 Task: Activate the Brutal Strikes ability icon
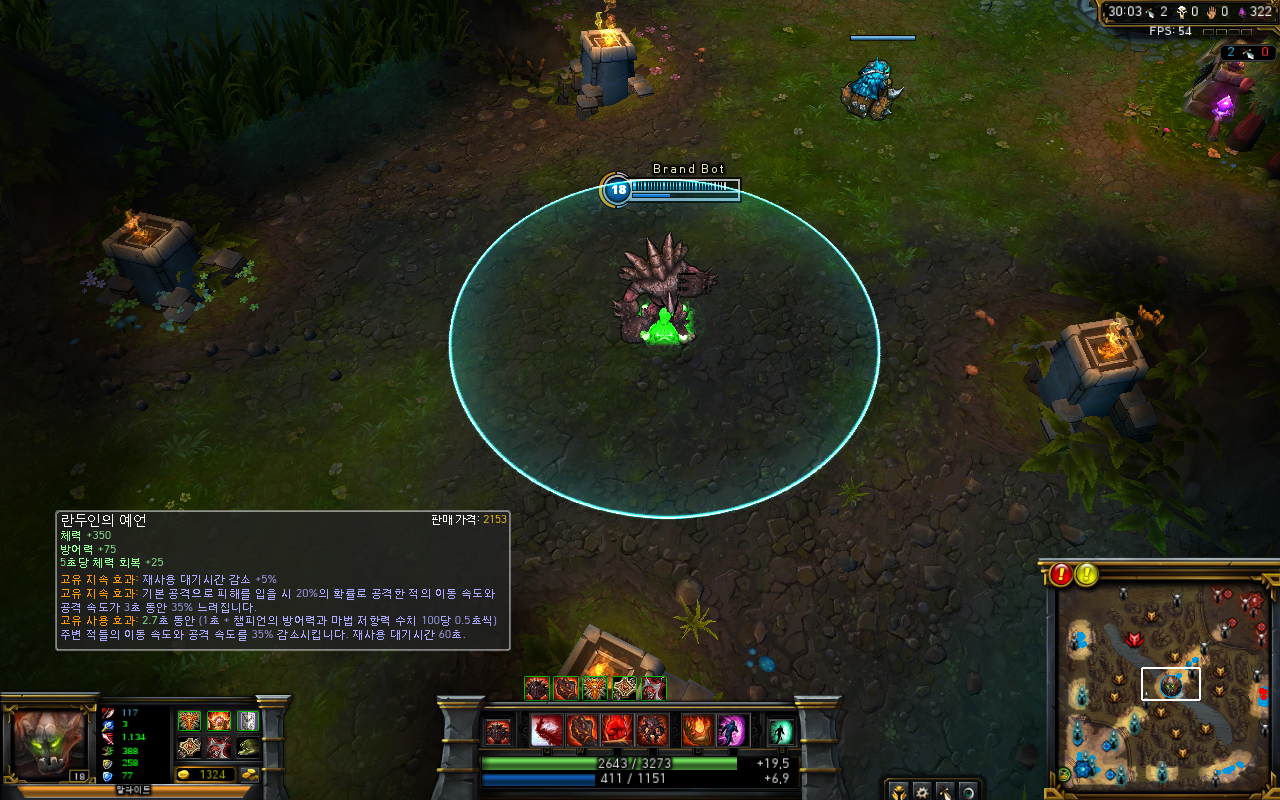pos(582,731)
